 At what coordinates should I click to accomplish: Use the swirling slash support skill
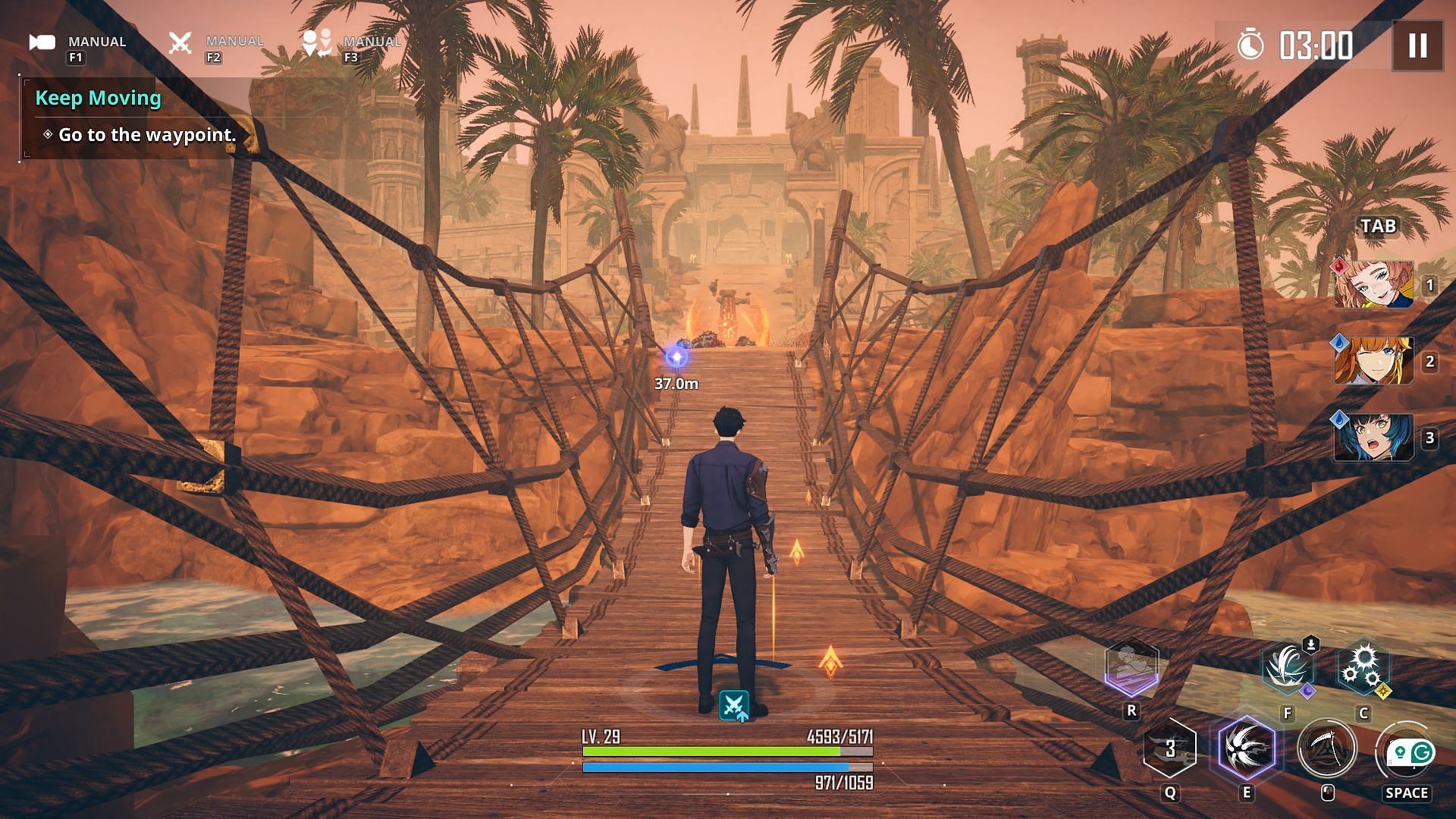point(1287,669)
